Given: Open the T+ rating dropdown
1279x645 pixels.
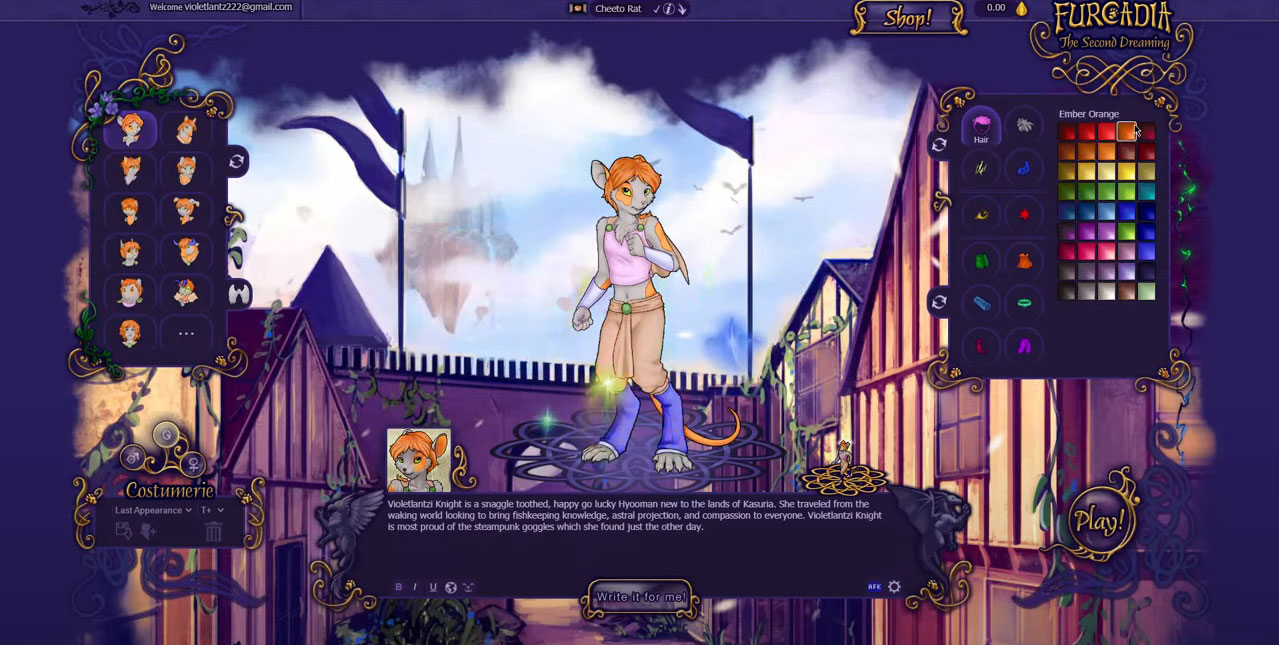Looking at the screenshot, I should pyautogui.click(x=212, y=510).
